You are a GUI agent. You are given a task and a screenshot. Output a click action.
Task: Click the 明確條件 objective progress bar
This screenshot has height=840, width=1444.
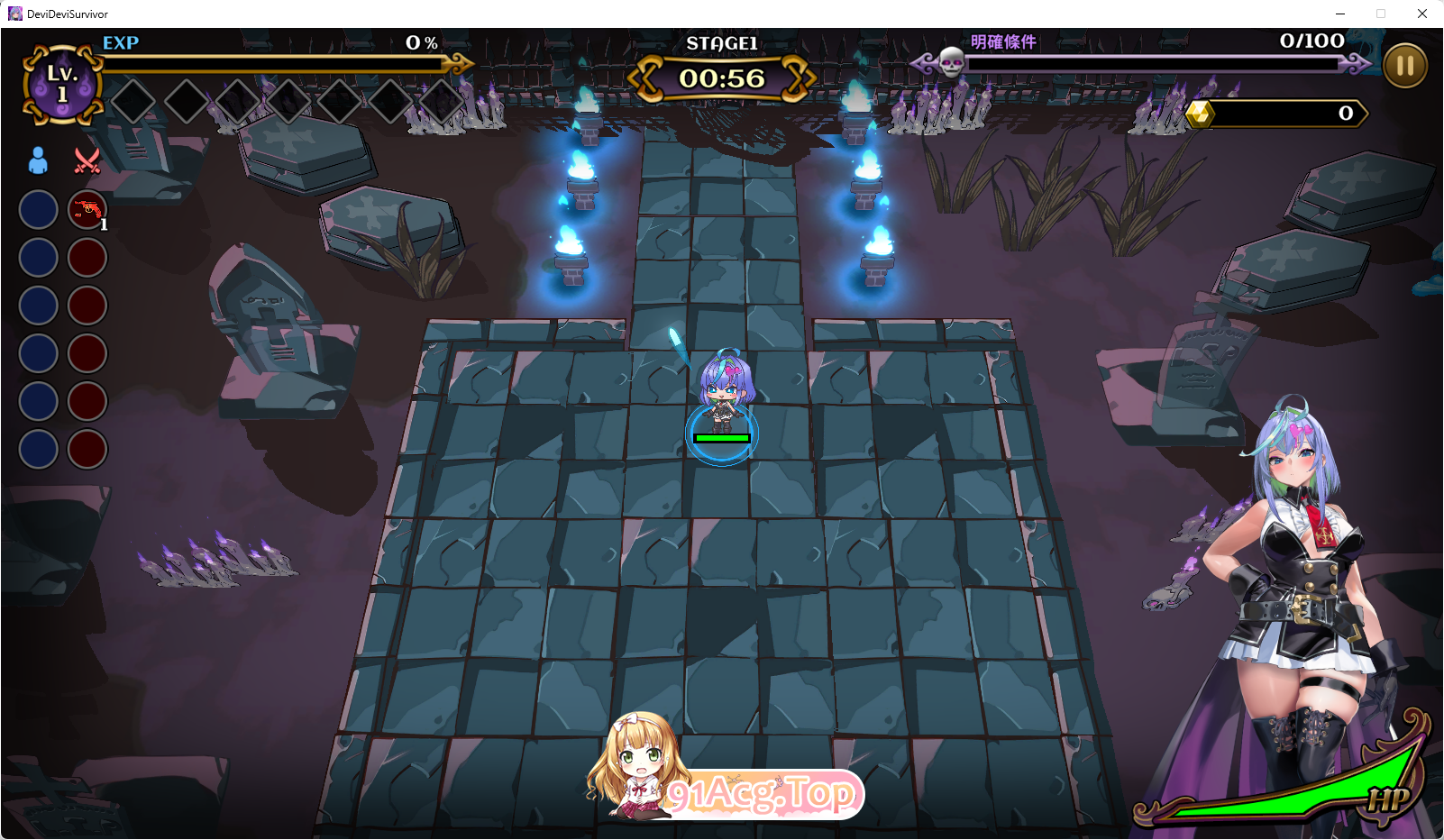(x=1154, y=63)
